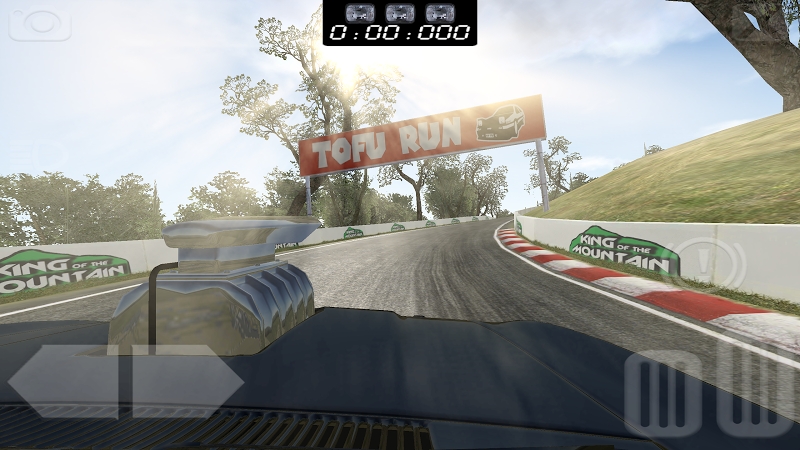Screen dimensions: 800x450
Task: Tap the brake pedal
Action: click(663, 392)
